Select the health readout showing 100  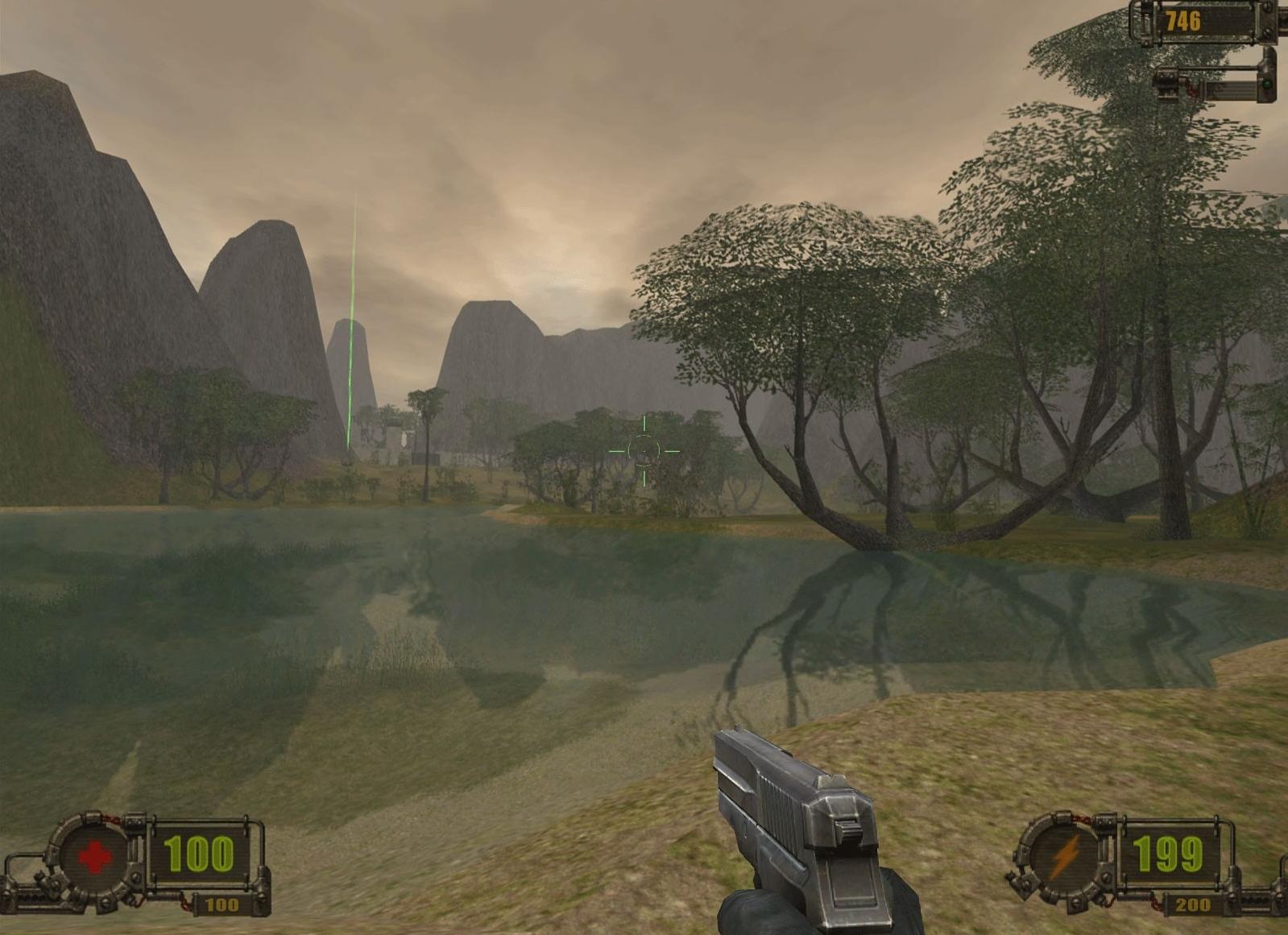pos(201,852)
